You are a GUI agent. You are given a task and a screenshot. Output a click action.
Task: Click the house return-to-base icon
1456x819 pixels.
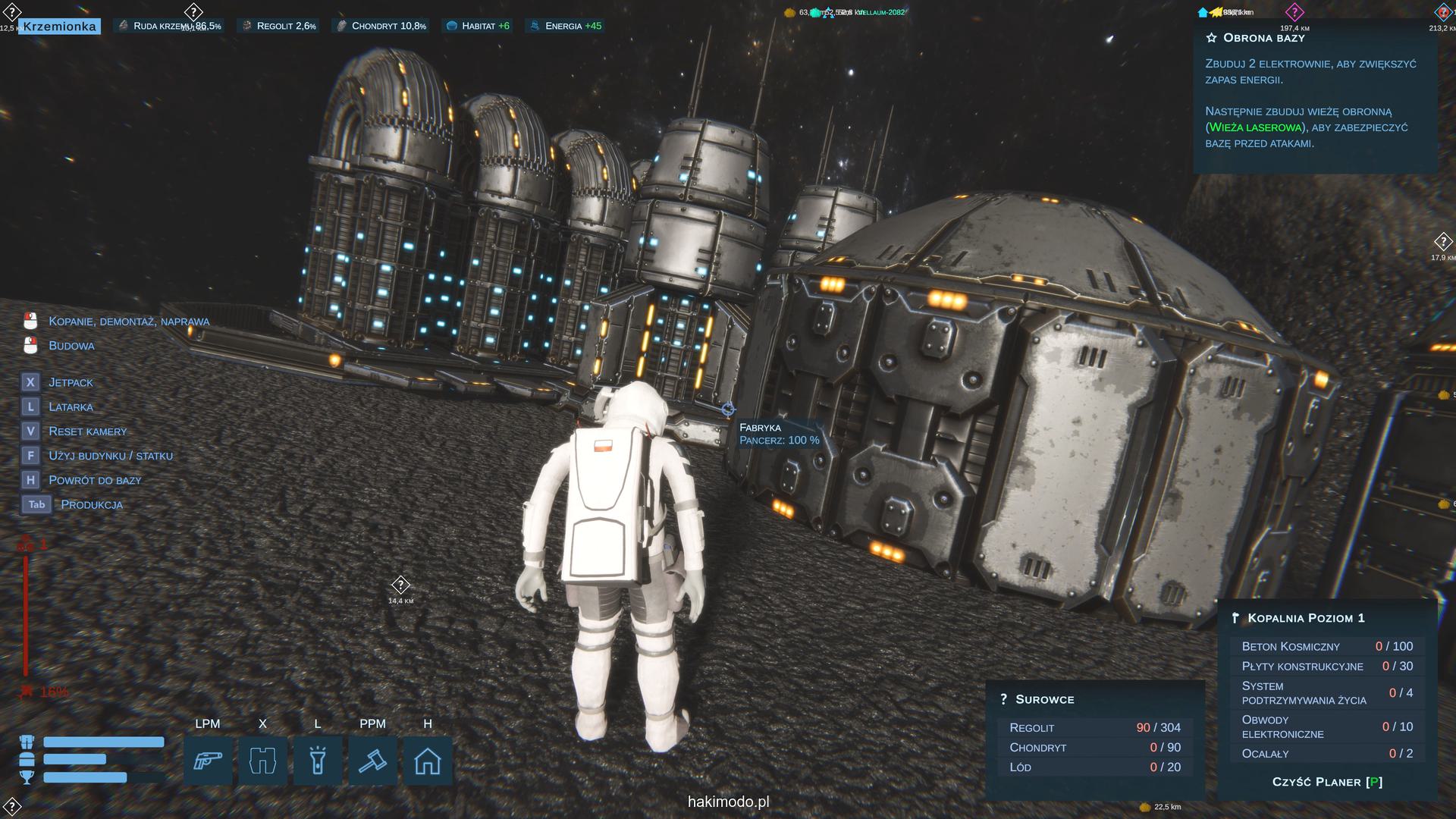[428, 761]
